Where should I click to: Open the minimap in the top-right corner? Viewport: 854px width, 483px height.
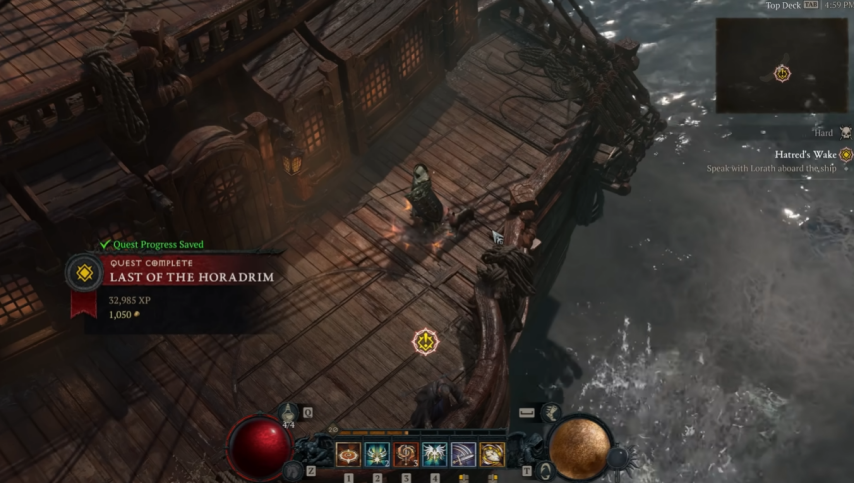tap(782, 65)
